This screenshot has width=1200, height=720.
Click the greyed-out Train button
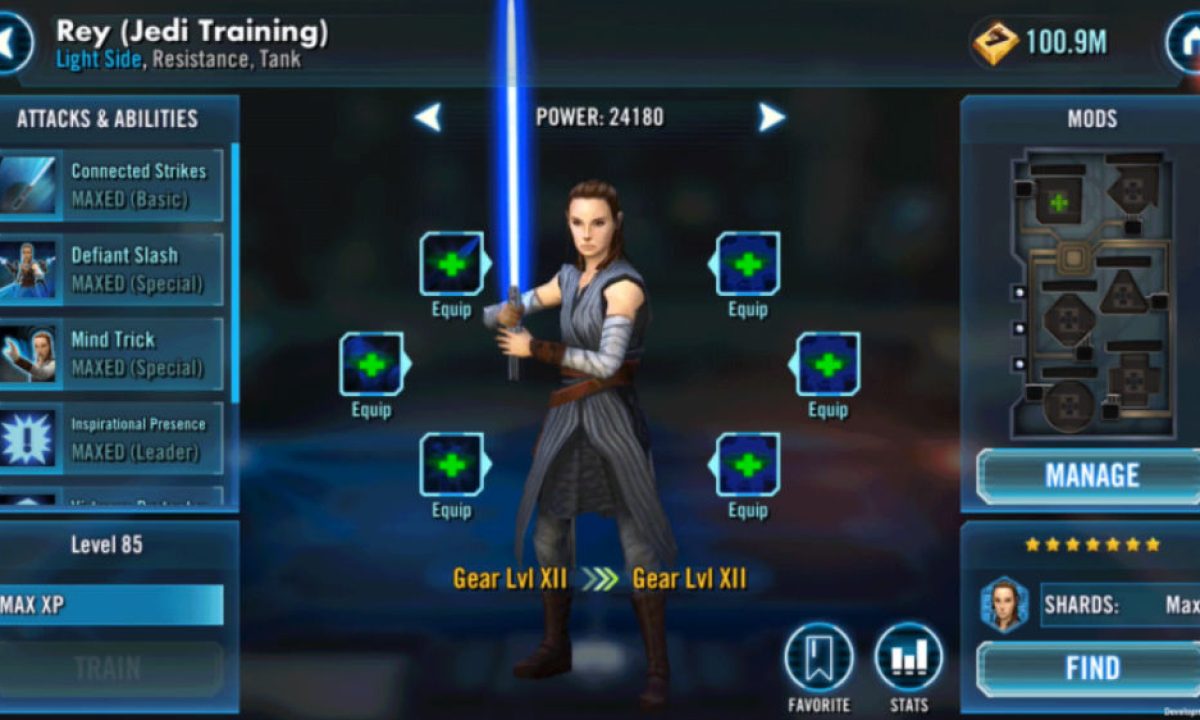[108, 668]
